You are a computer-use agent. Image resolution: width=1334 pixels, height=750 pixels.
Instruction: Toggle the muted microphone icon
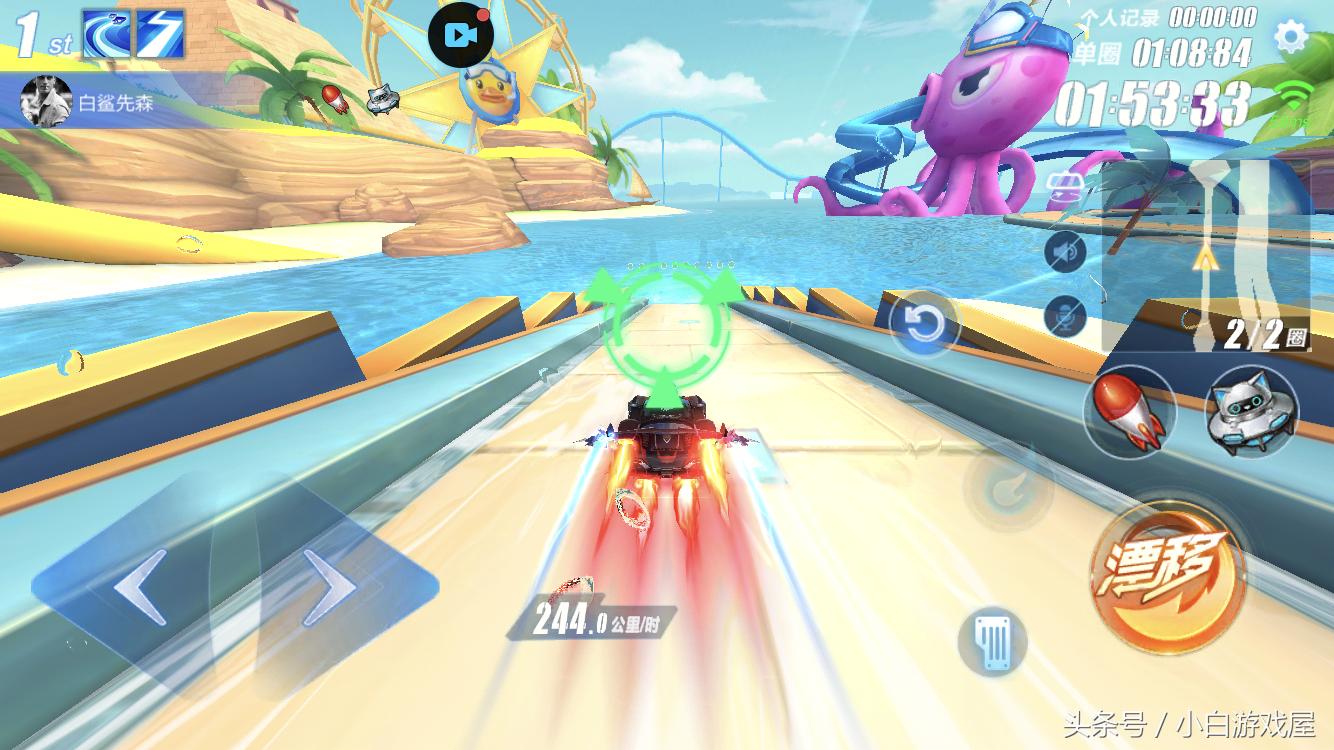point(1065,316)
